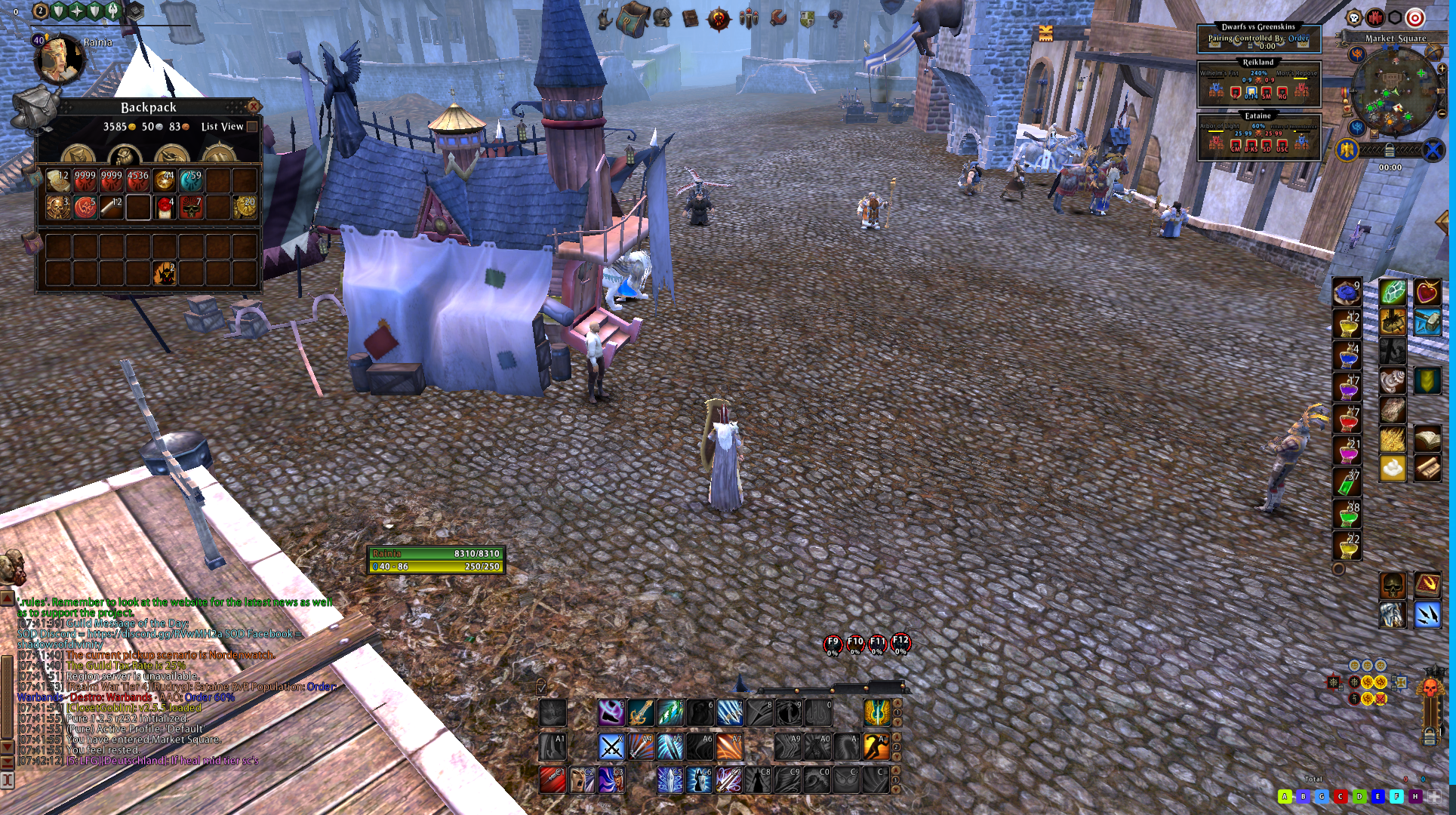Click the wrench settings icon on top bar
1456x815 pixels.
pyautogui.click(x=780, y=17)
